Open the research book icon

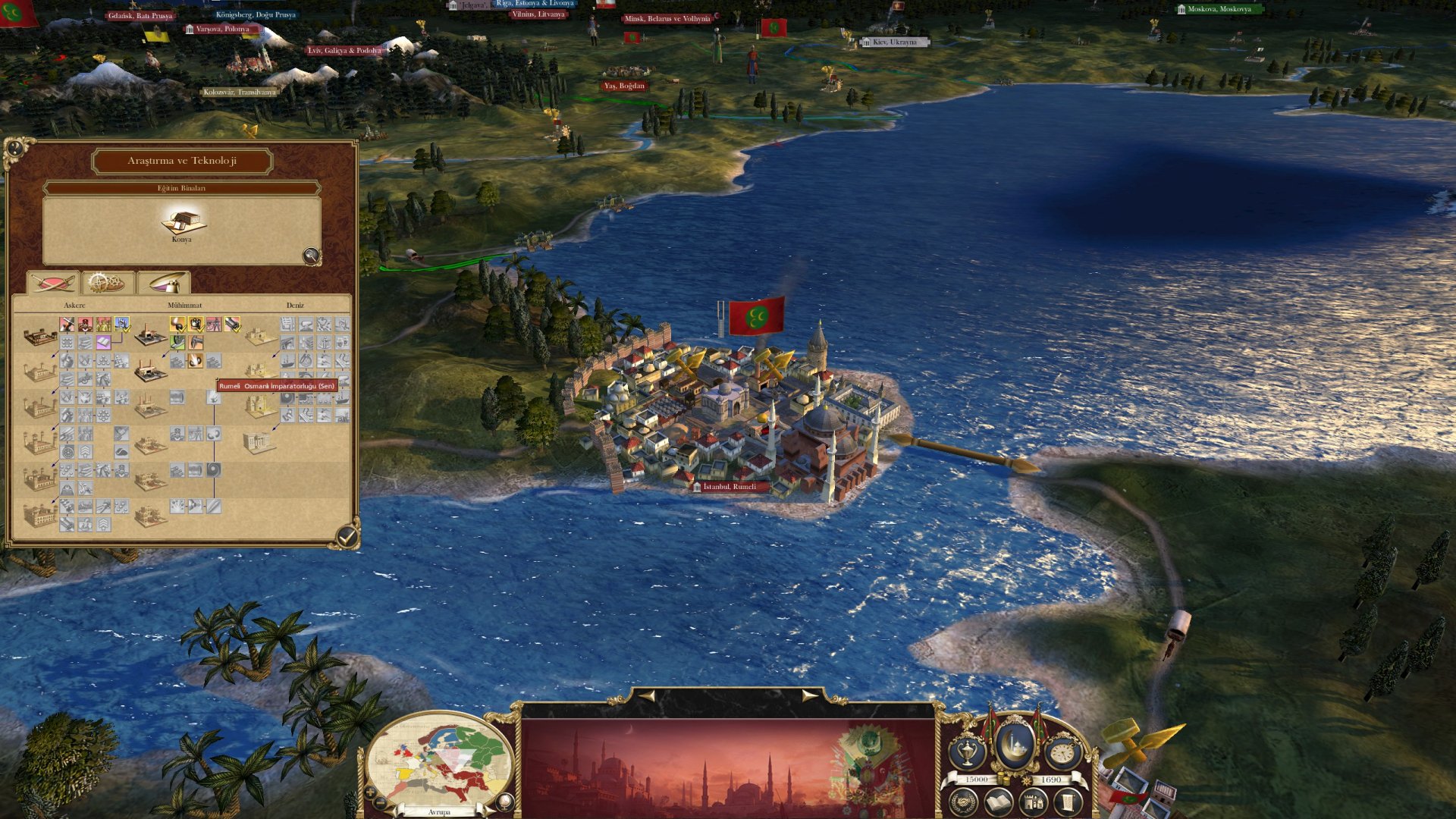click(x=999, y=802)
